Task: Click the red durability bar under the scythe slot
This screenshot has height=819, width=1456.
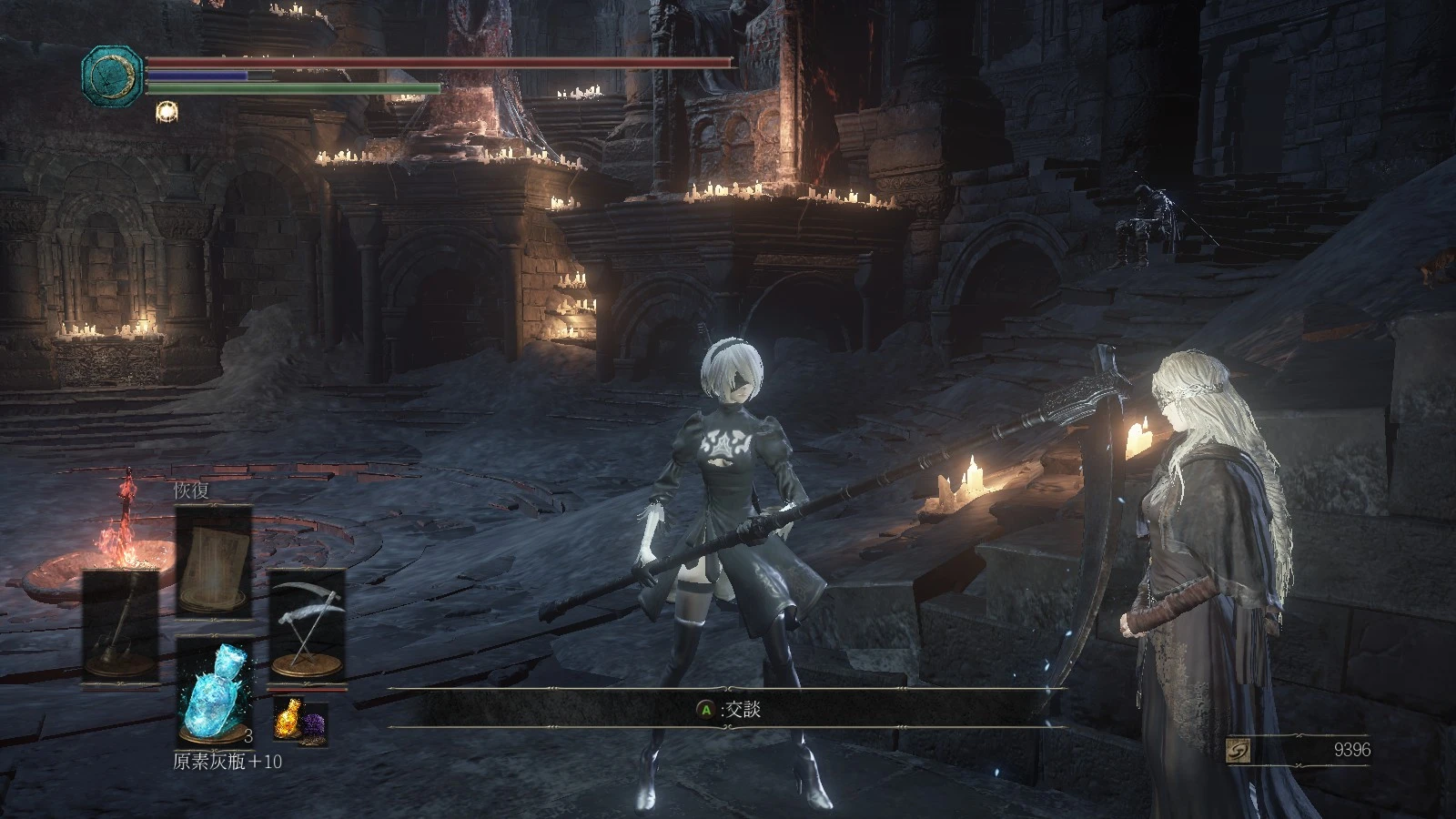Action: tap(307, 689)
